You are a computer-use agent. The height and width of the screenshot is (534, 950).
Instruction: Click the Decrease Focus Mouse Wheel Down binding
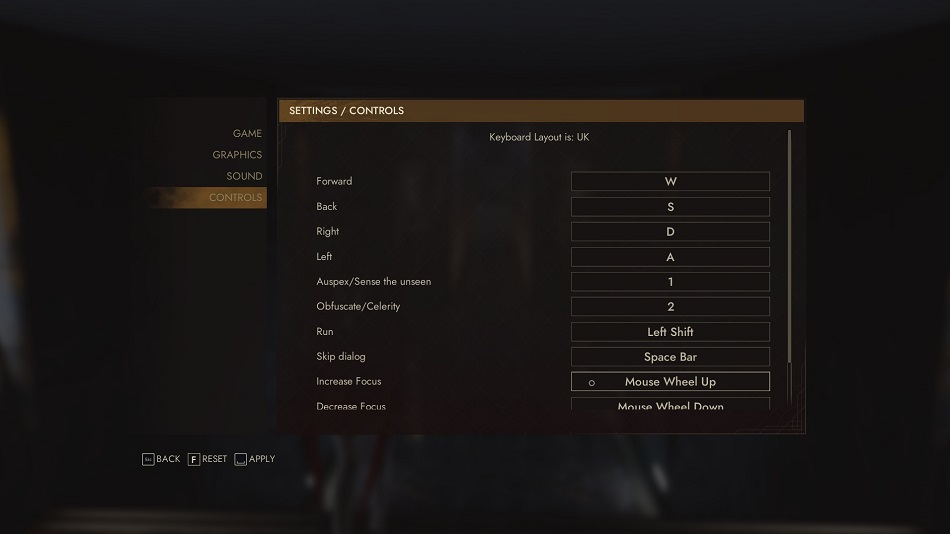click(x=670, y=405)
